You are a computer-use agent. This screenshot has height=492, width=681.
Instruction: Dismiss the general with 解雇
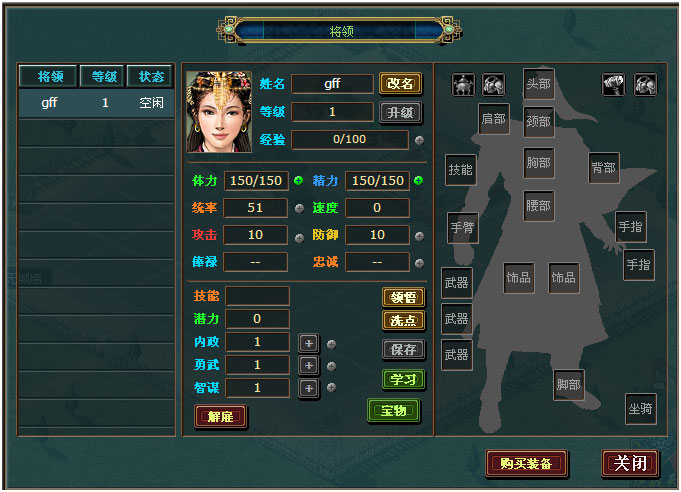point(220,416)
